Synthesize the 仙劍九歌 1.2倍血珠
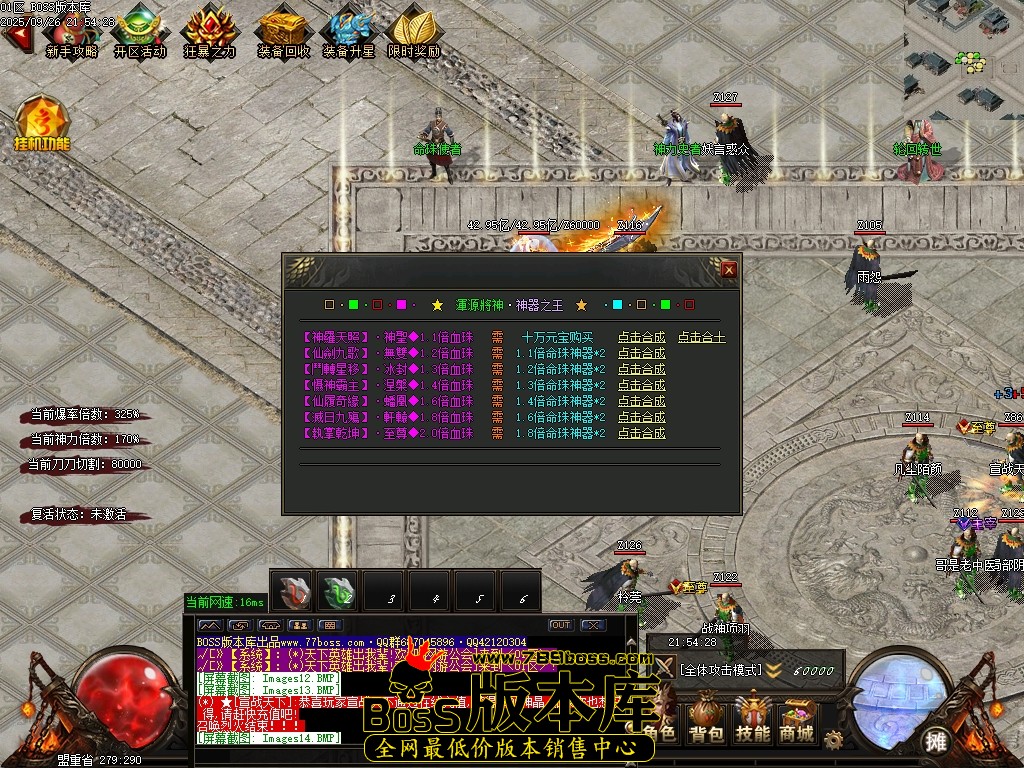1024x768 pixels. click(641, 354)
